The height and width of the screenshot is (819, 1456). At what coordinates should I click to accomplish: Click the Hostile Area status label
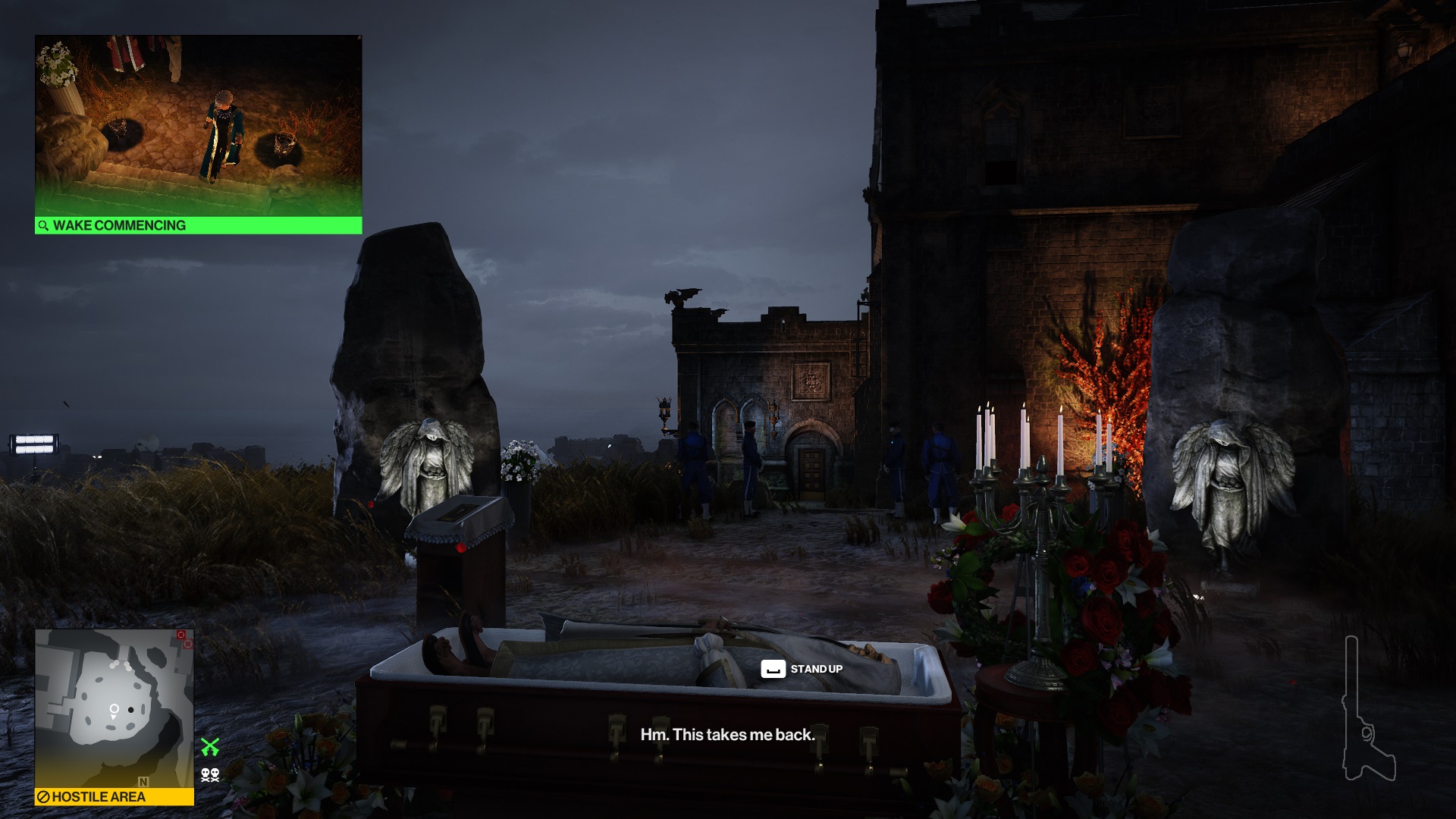[x=114, y=796]
